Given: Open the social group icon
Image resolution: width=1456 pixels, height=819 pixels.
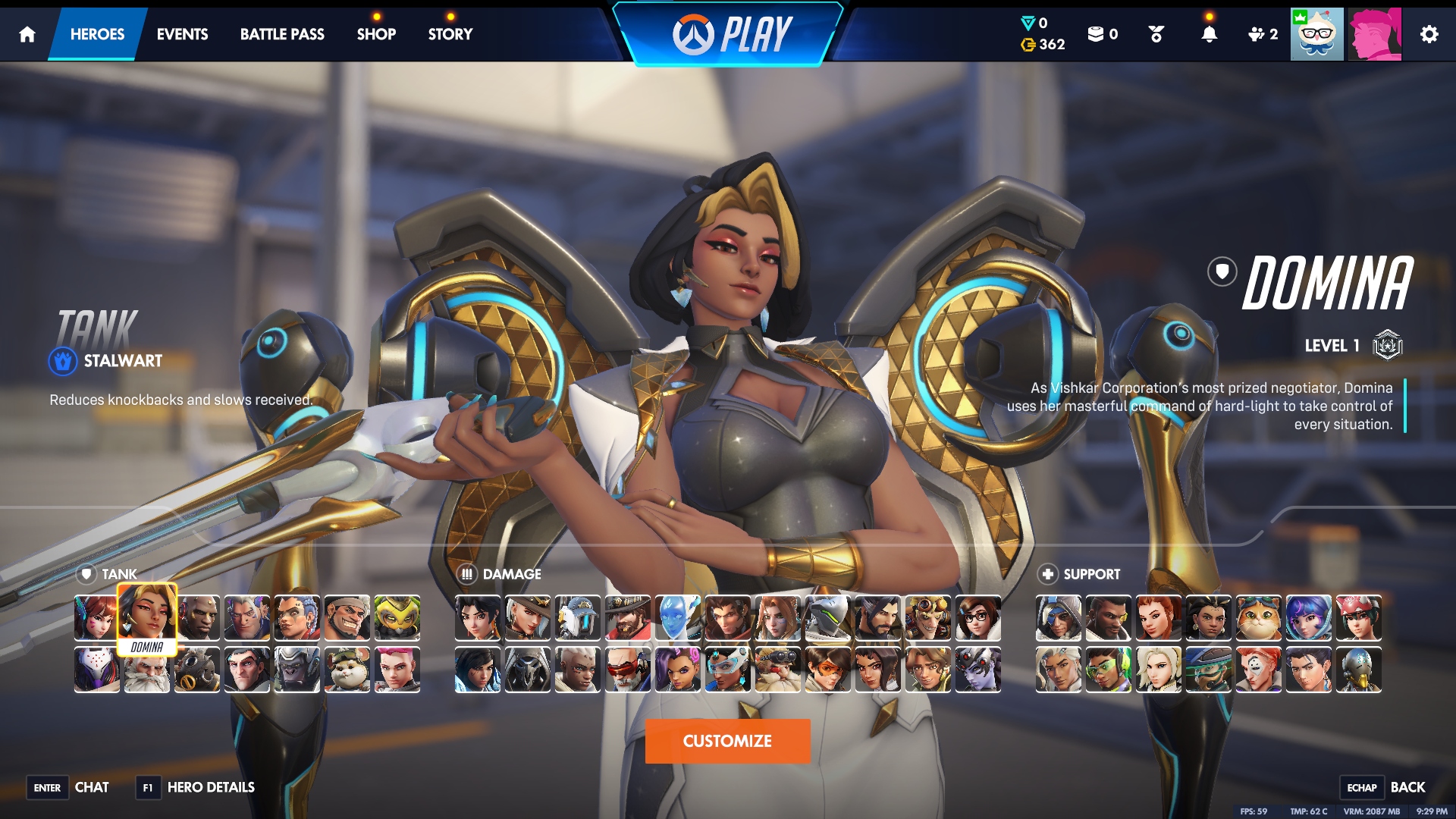Looking at the screenshot, I should [1263, 34].
